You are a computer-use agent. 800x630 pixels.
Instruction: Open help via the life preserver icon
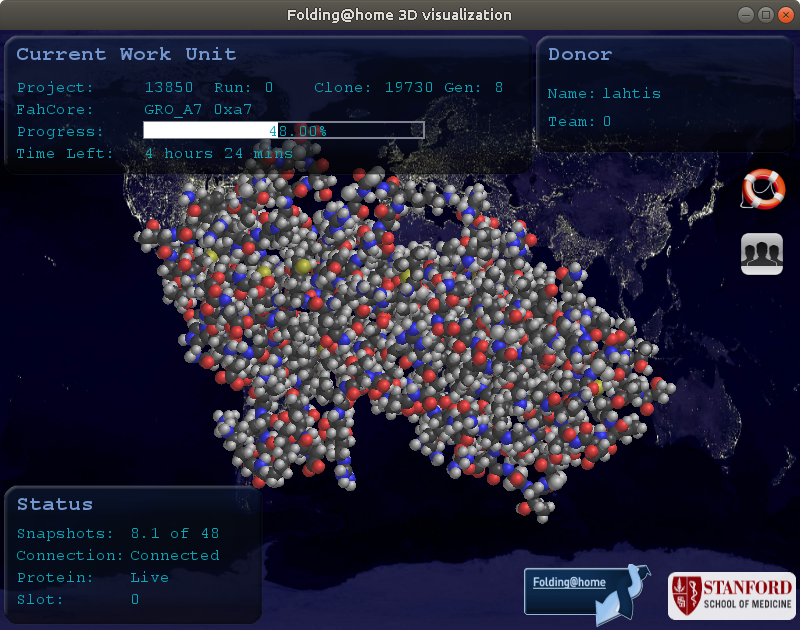pos(763,189)
